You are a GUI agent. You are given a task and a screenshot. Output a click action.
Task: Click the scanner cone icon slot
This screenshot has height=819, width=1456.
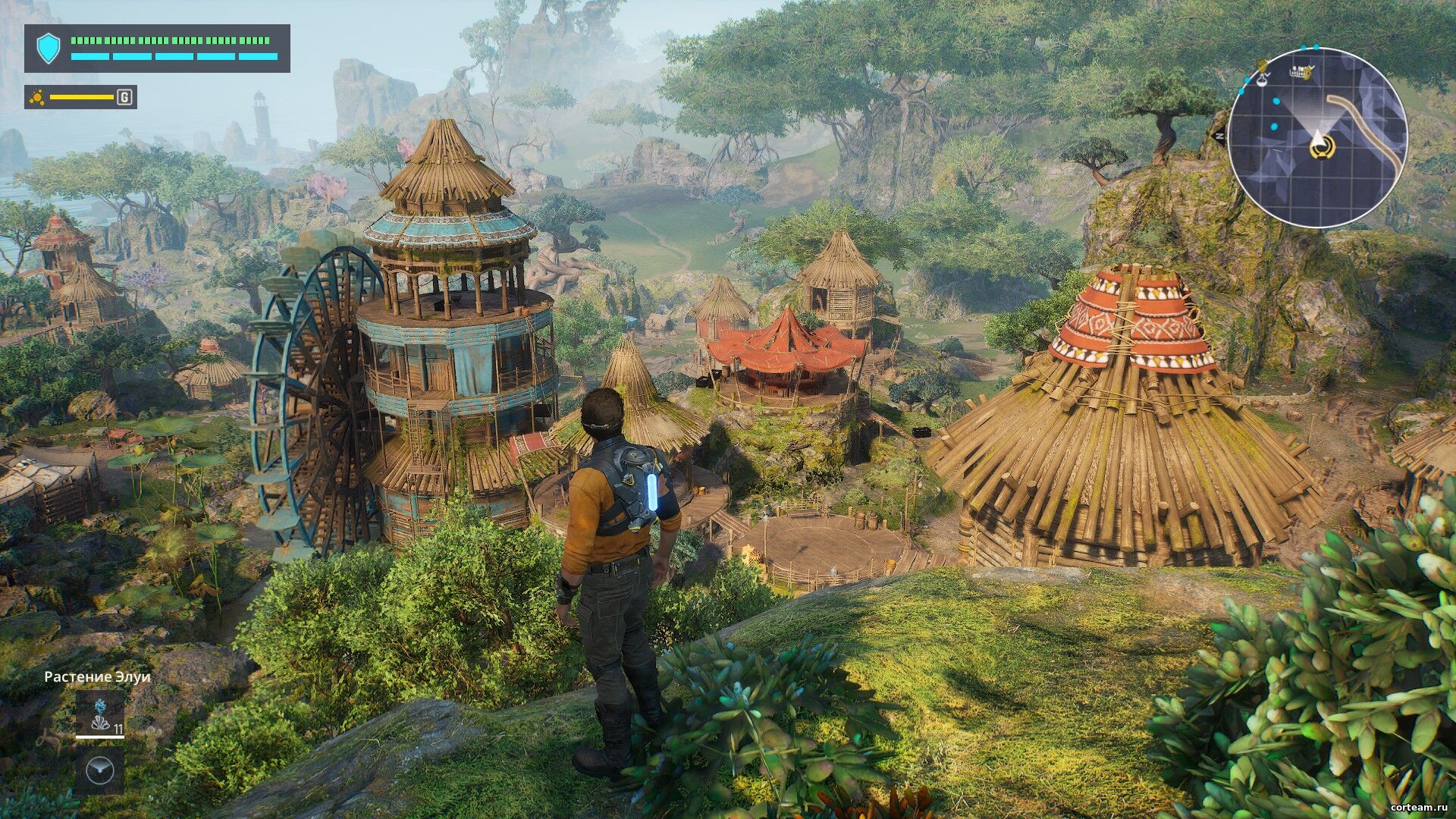pyautogui.click(x=100, y=770)
